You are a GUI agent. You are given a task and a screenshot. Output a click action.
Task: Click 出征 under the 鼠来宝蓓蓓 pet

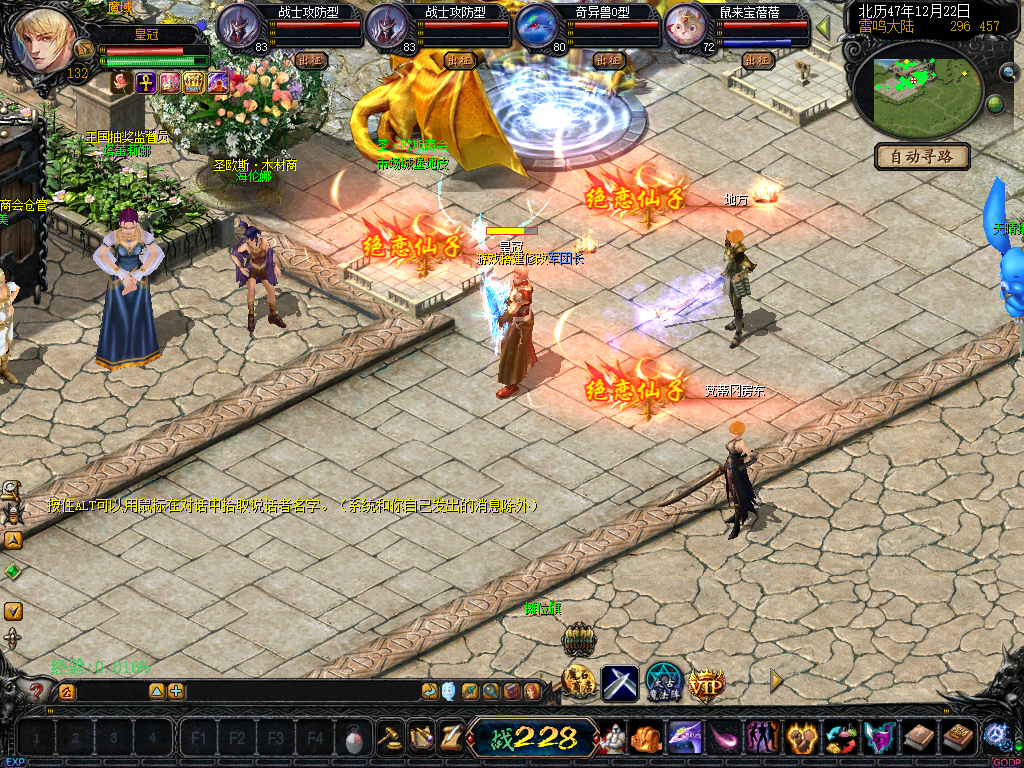(759, 60)
